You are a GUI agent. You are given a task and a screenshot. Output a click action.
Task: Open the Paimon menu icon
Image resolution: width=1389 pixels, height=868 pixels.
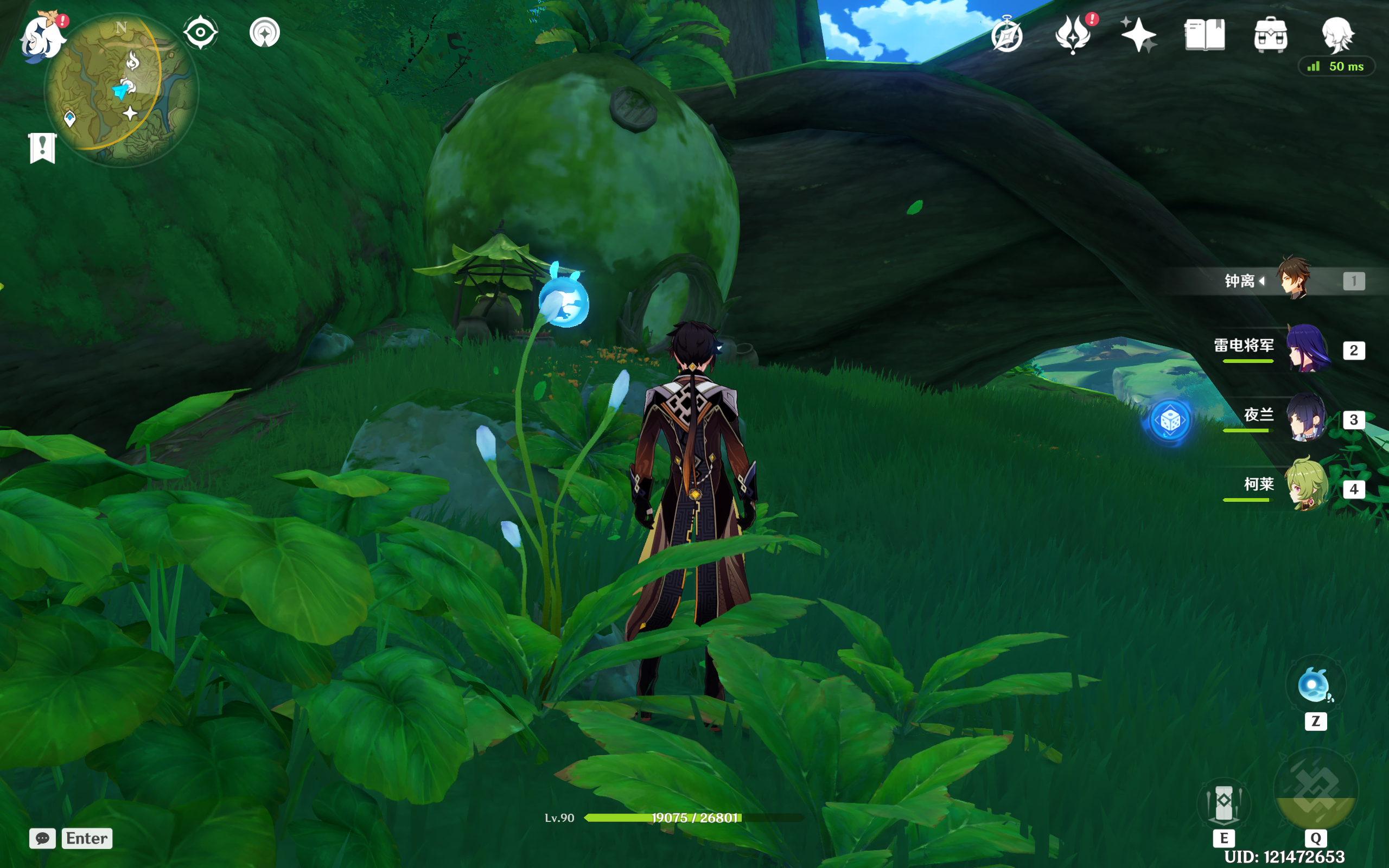(41, 37)
